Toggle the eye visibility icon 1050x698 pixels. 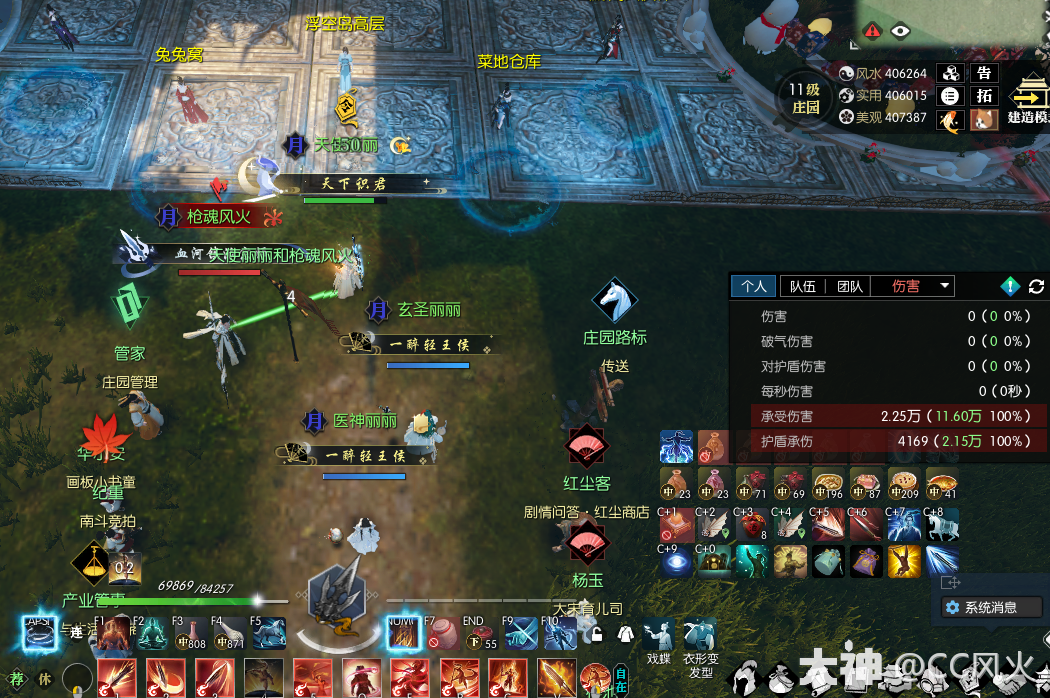coord(901,31)
